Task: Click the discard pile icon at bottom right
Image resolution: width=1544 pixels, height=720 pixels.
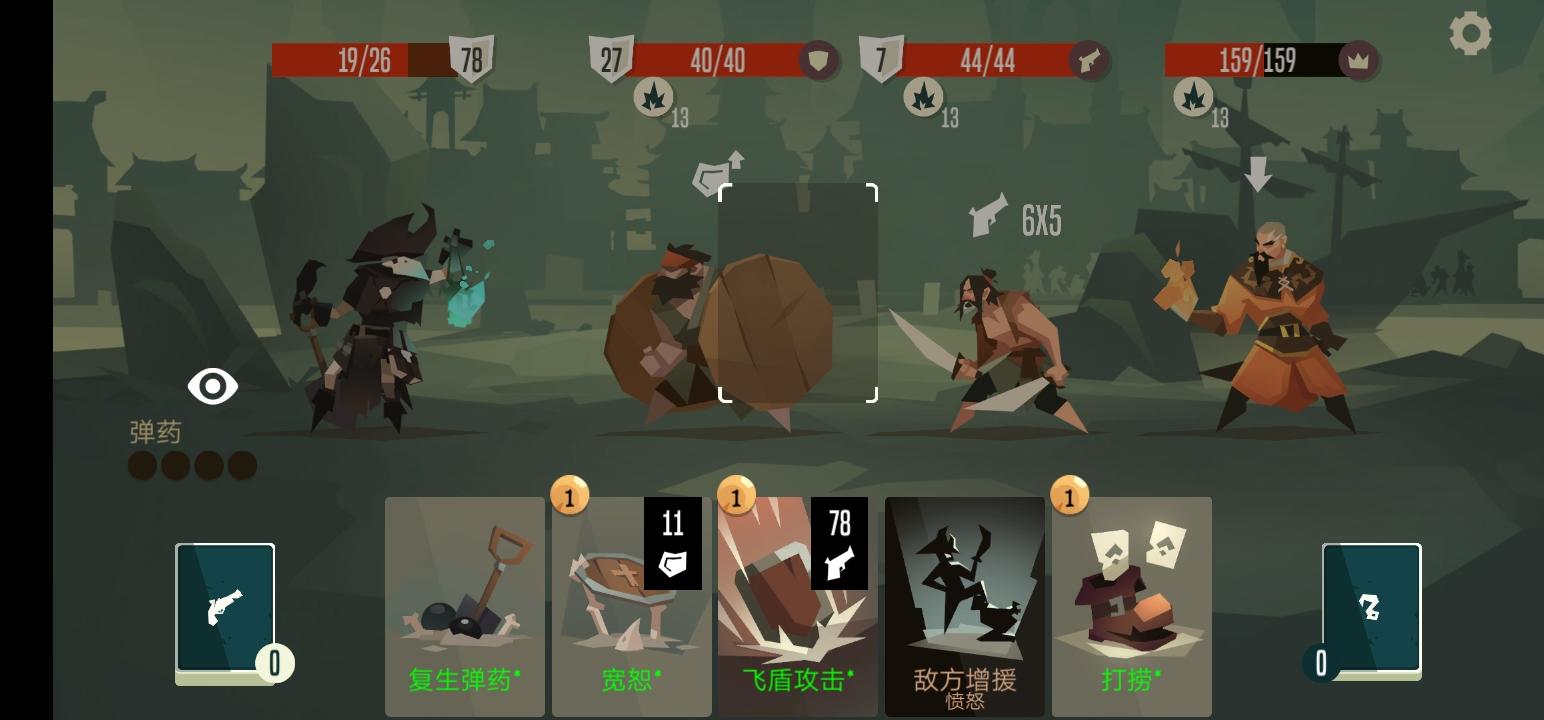Action: tap(1370, 610)
